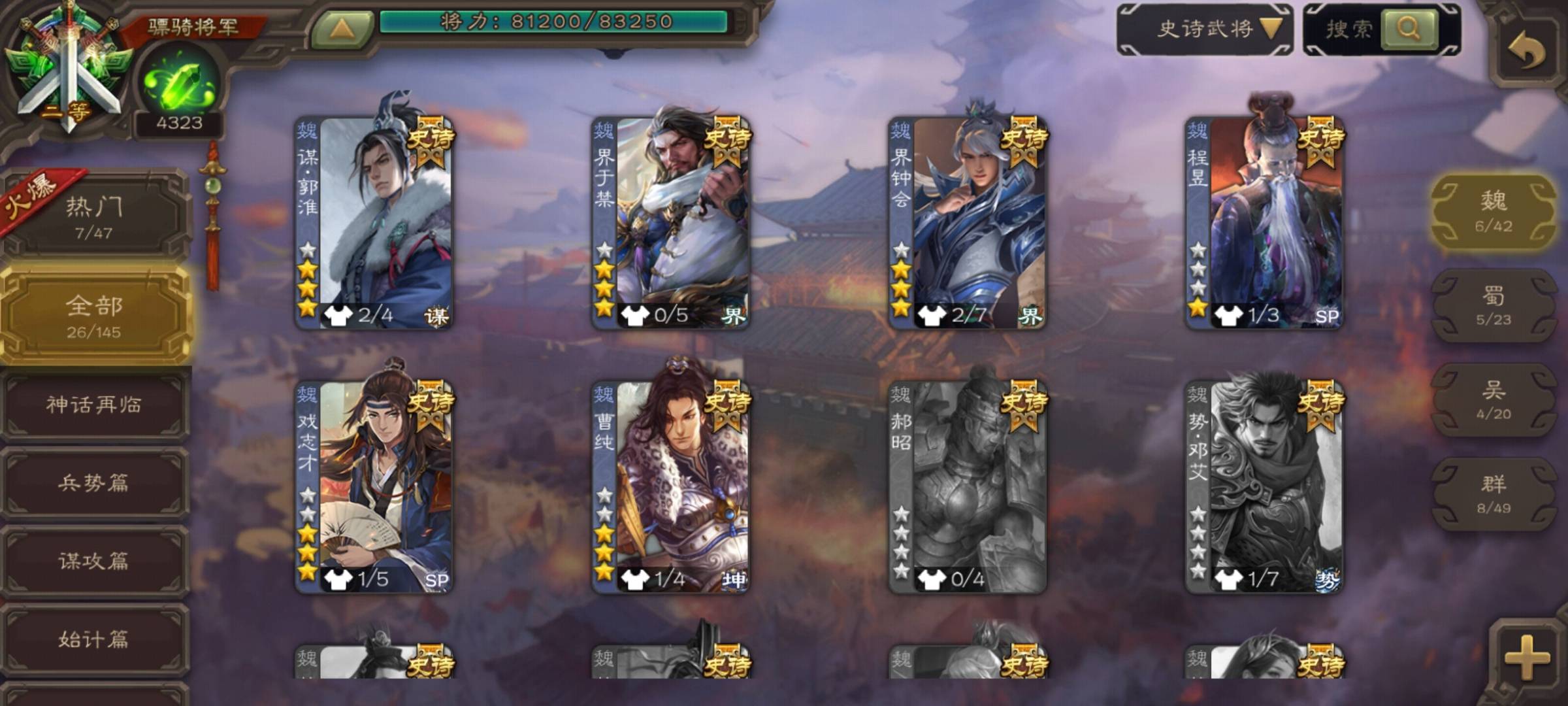This screenshot has height=706, width=1568.
Task: Filter by 魏 faction
Action: click(x=1494, y=211)
